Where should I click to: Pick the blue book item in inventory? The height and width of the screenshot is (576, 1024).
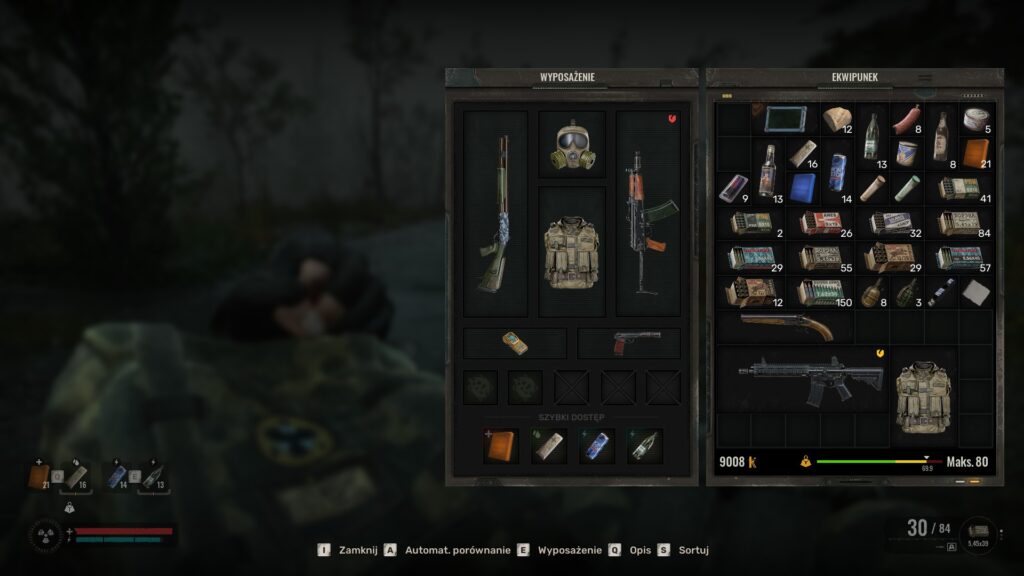[802, 188]
